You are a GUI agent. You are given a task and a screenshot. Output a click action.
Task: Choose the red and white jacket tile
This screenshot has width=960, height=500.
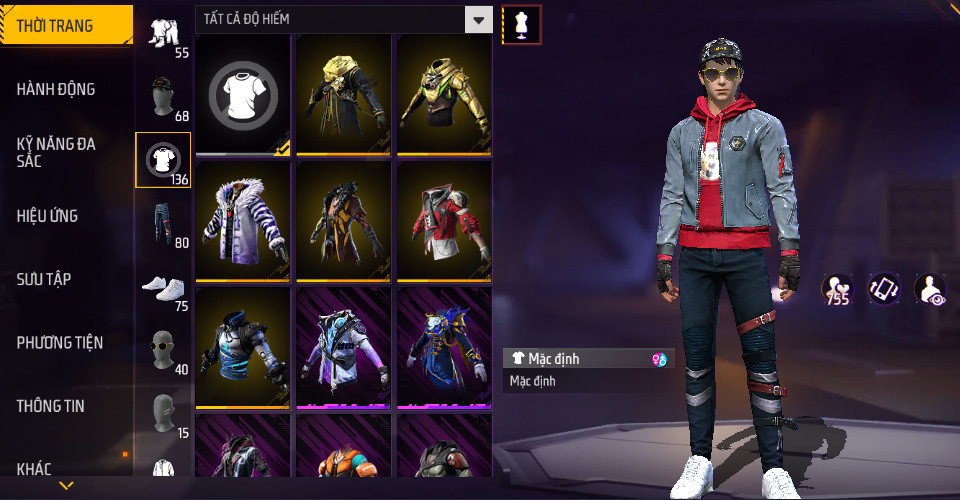click(x=444, y=222)
